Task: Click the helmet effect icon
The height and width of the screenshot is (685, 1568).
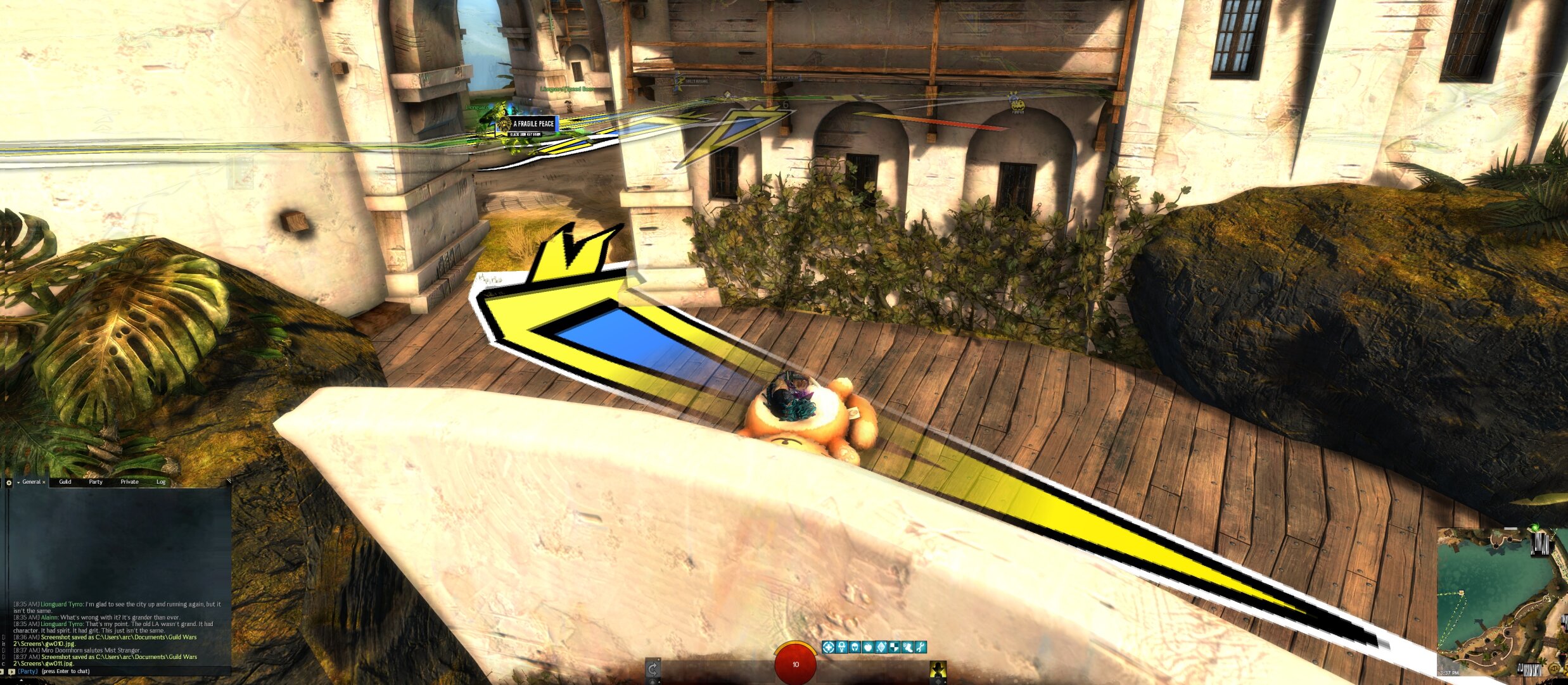Action: coord(855,647)
